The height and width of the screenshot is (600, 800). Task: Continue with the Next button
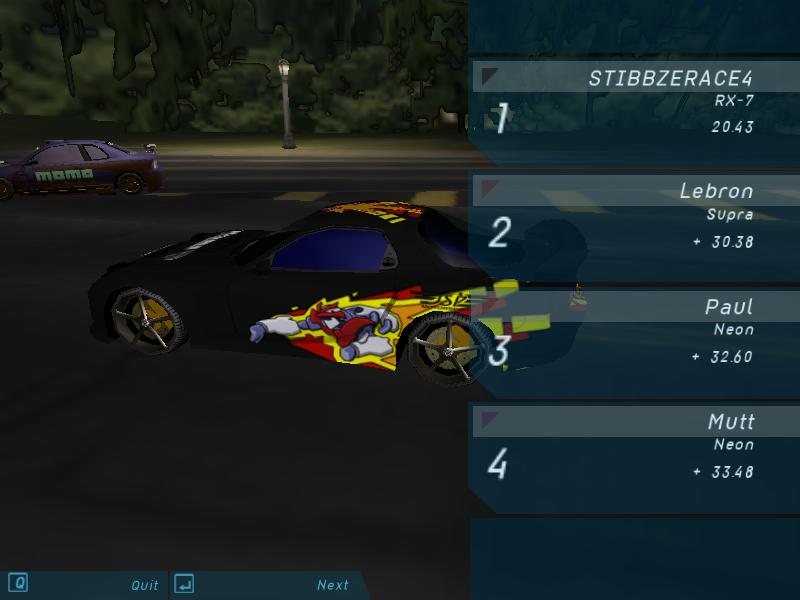pyautogui.click(x=332, y=585)
